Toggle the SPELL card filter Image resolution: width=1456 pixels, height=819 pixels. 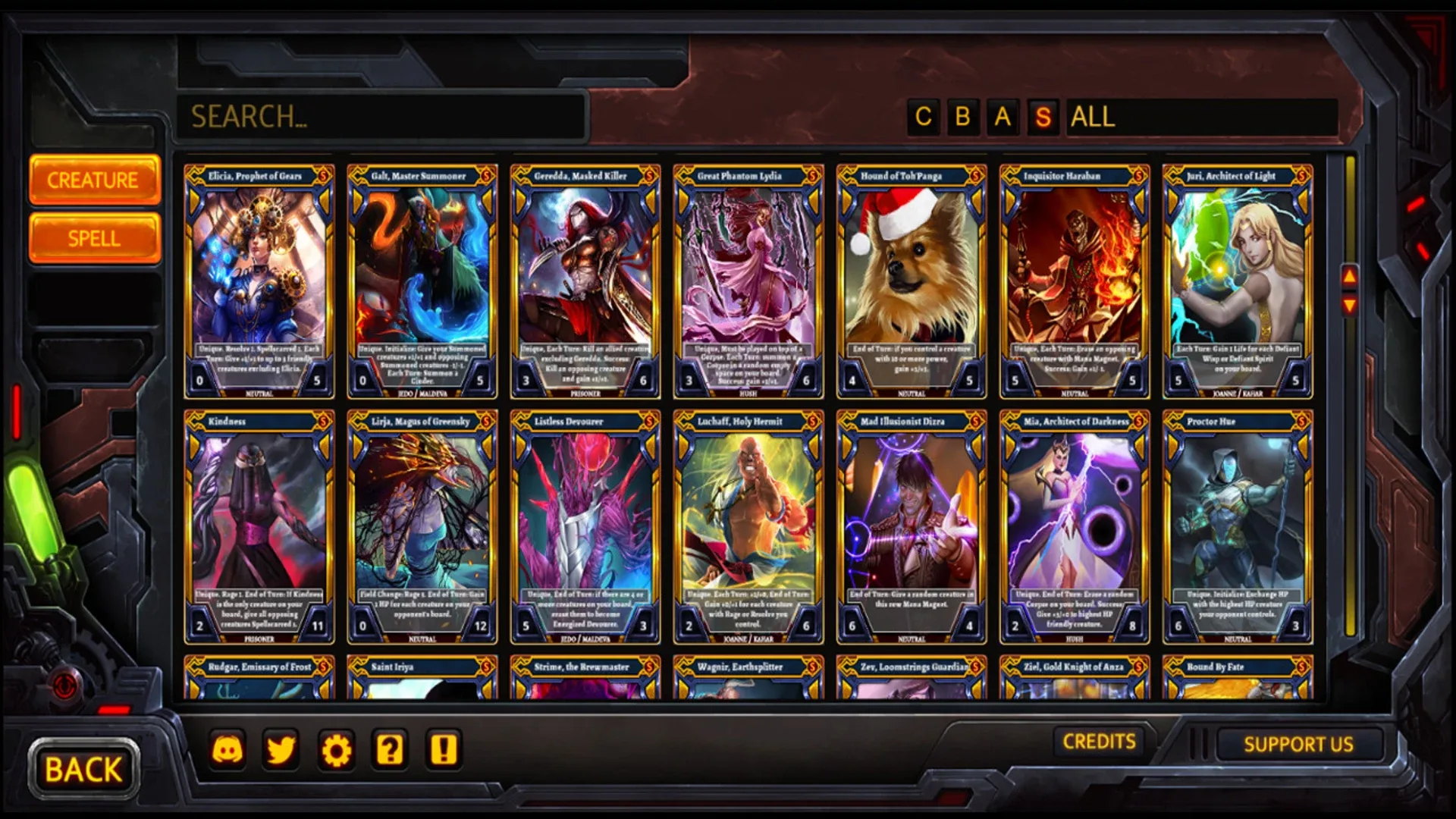tap(94, 237)
